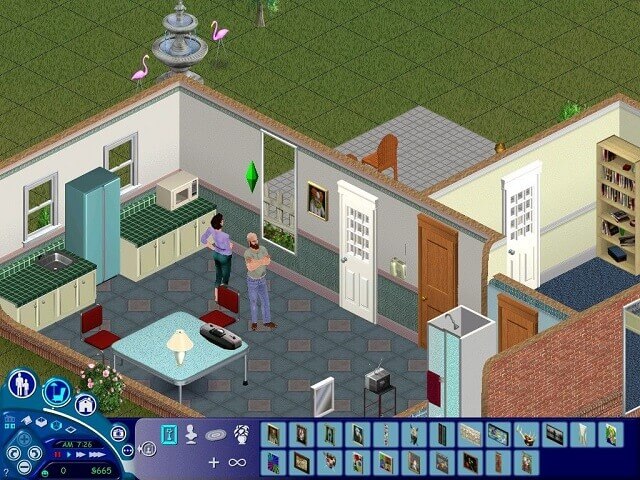Open the options menu with the three dots
The height and width of the screenshot is (480, 640).
tap(128, 449)
